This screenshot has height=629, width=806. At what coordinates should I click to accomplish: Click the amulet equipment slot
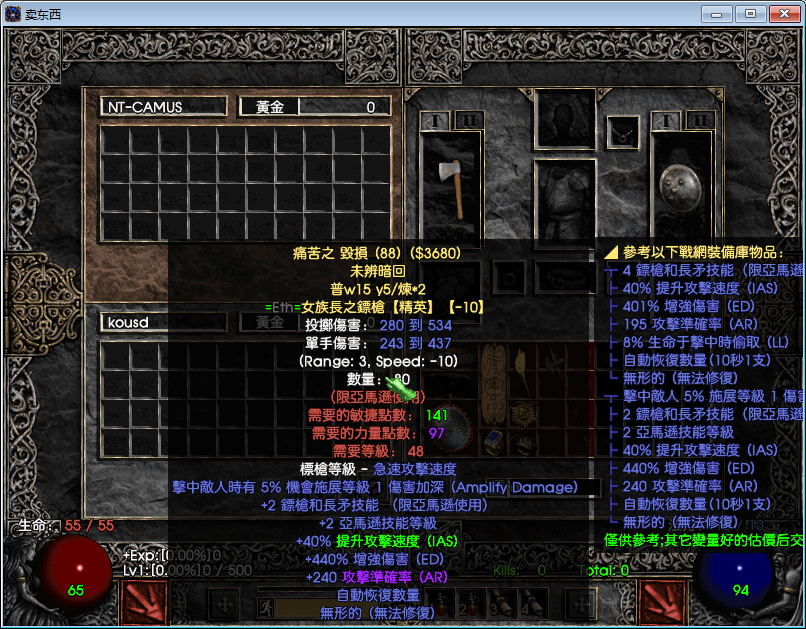click(624, 131)
